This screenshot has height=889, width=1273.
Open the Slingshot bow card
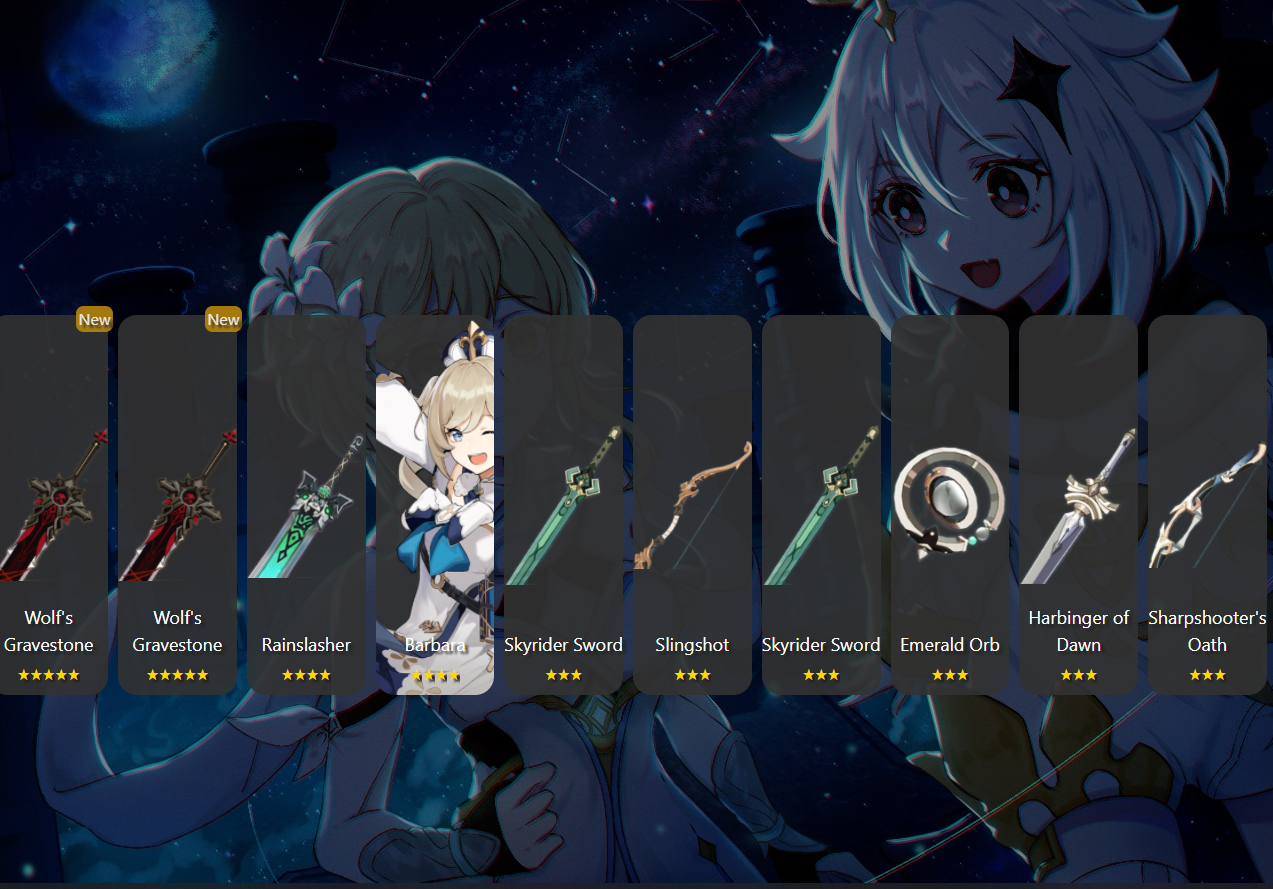692,505
